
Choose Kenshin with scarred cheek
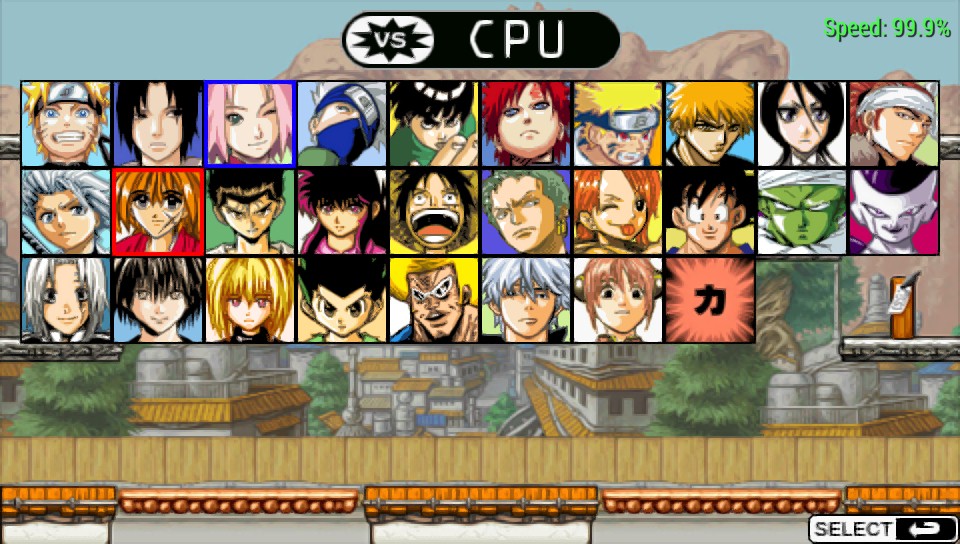(x=158, y=212)
